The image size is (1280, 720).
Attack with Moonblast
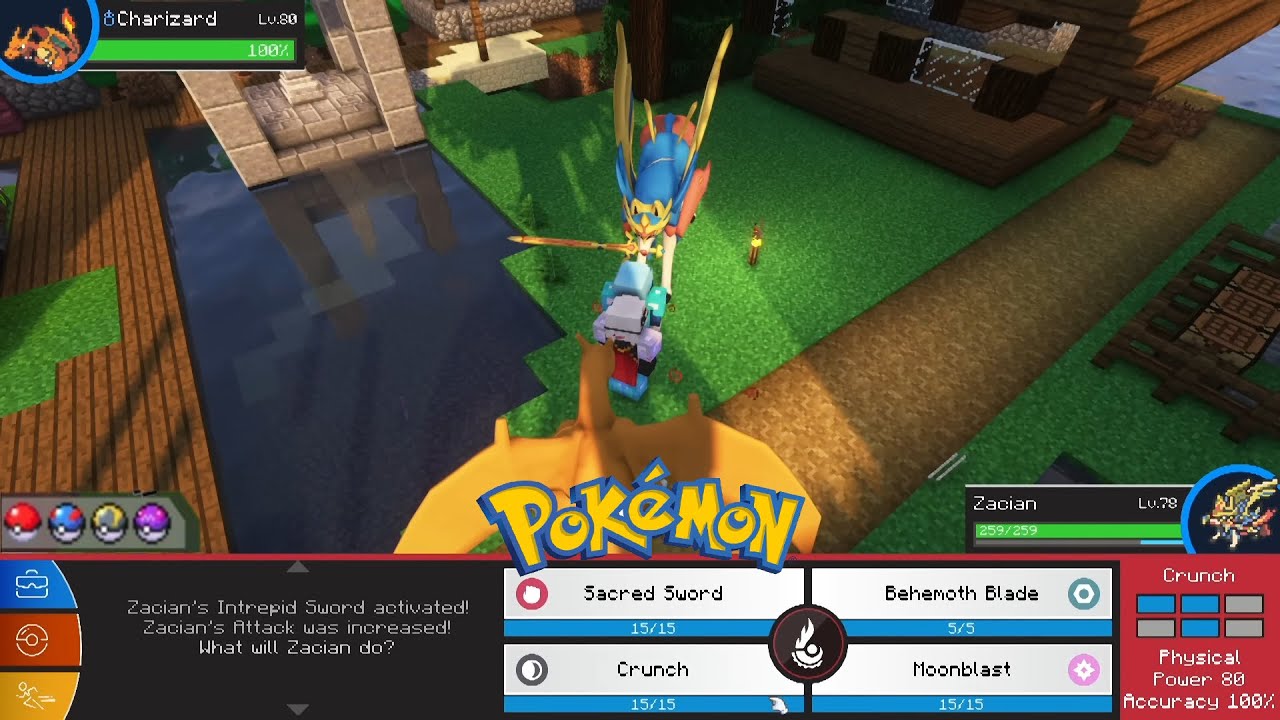click(961, 670)
